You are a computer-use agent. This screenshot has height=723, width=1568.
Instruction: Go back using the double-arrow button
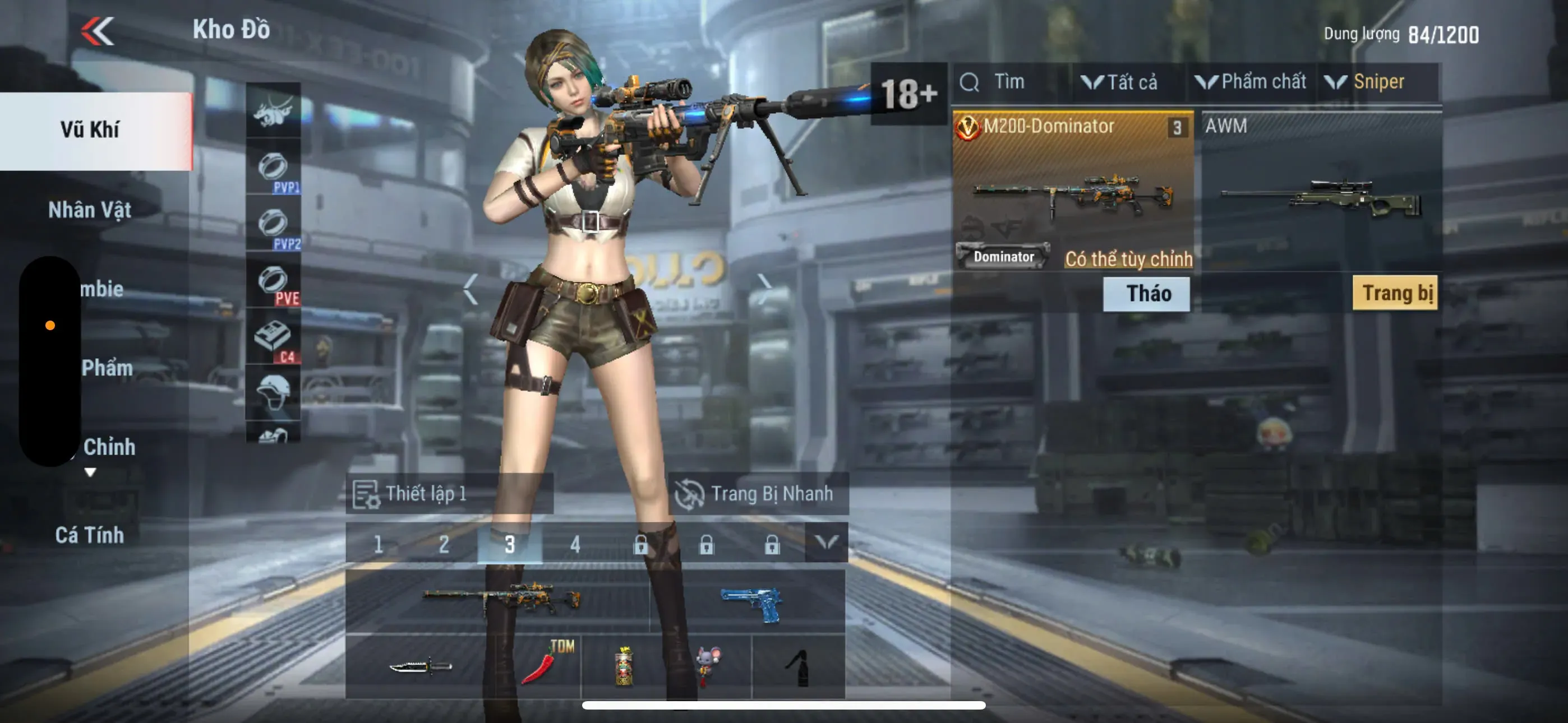98,31
